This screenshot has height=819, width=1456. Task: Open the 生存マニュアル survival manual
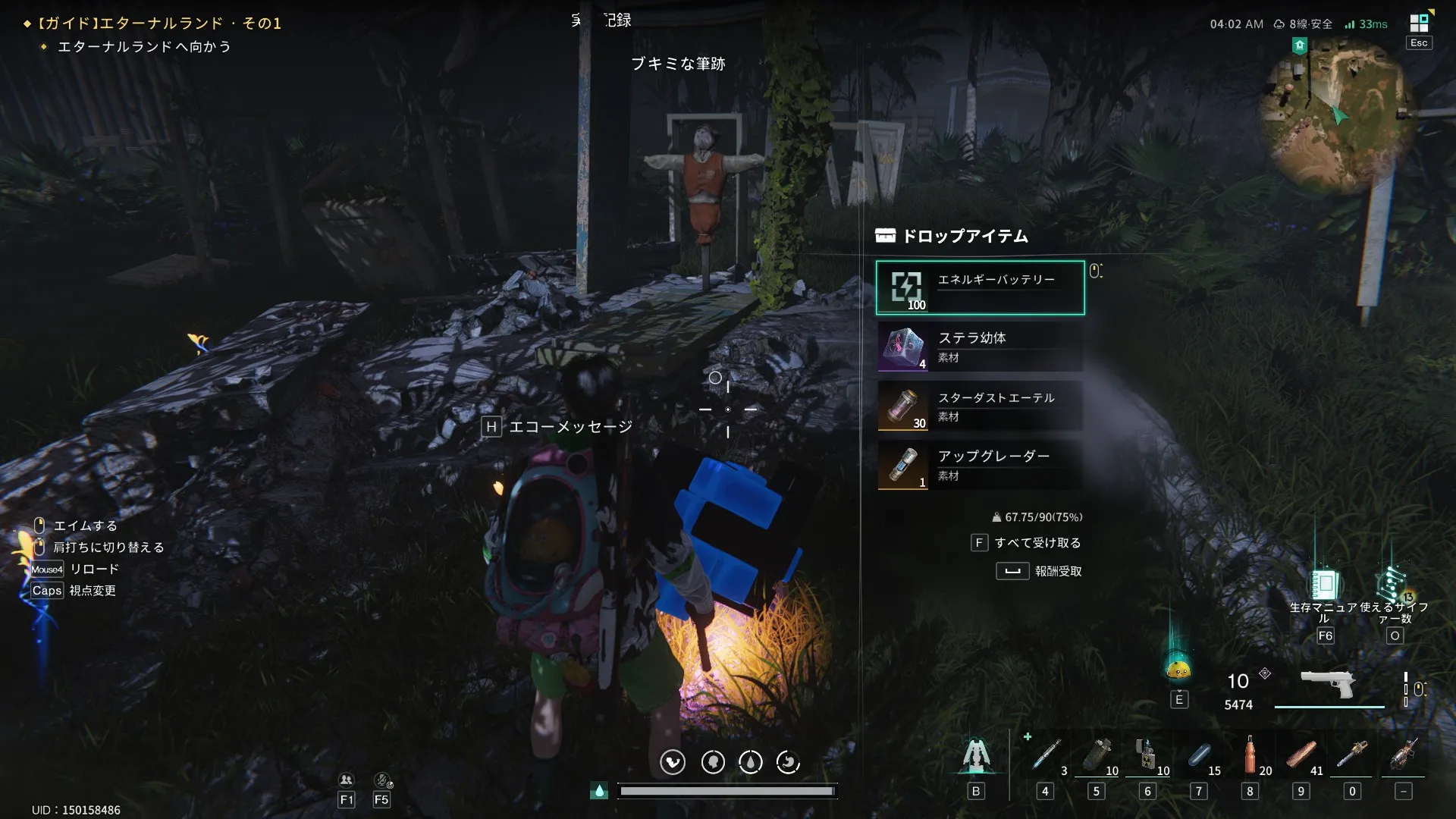point(1324,585)
